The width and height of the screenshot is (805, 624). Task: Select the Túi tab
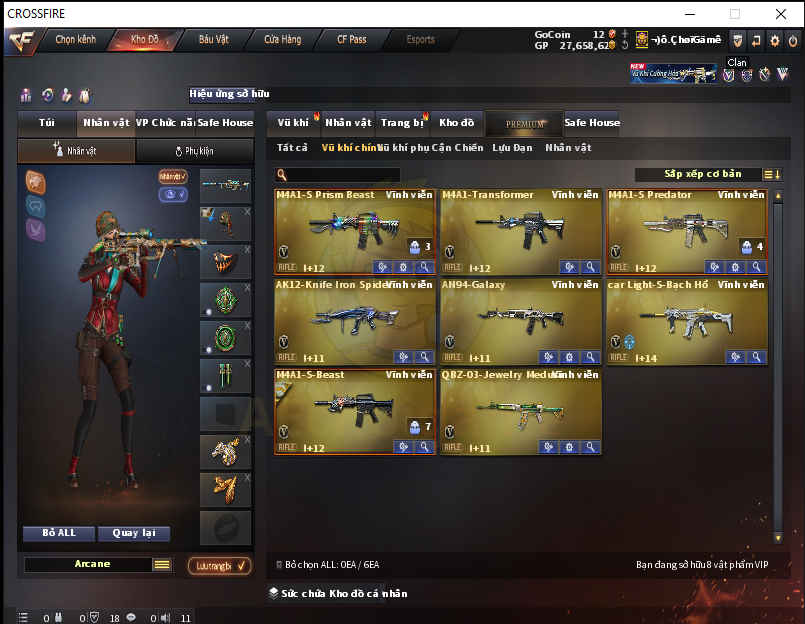47,123
